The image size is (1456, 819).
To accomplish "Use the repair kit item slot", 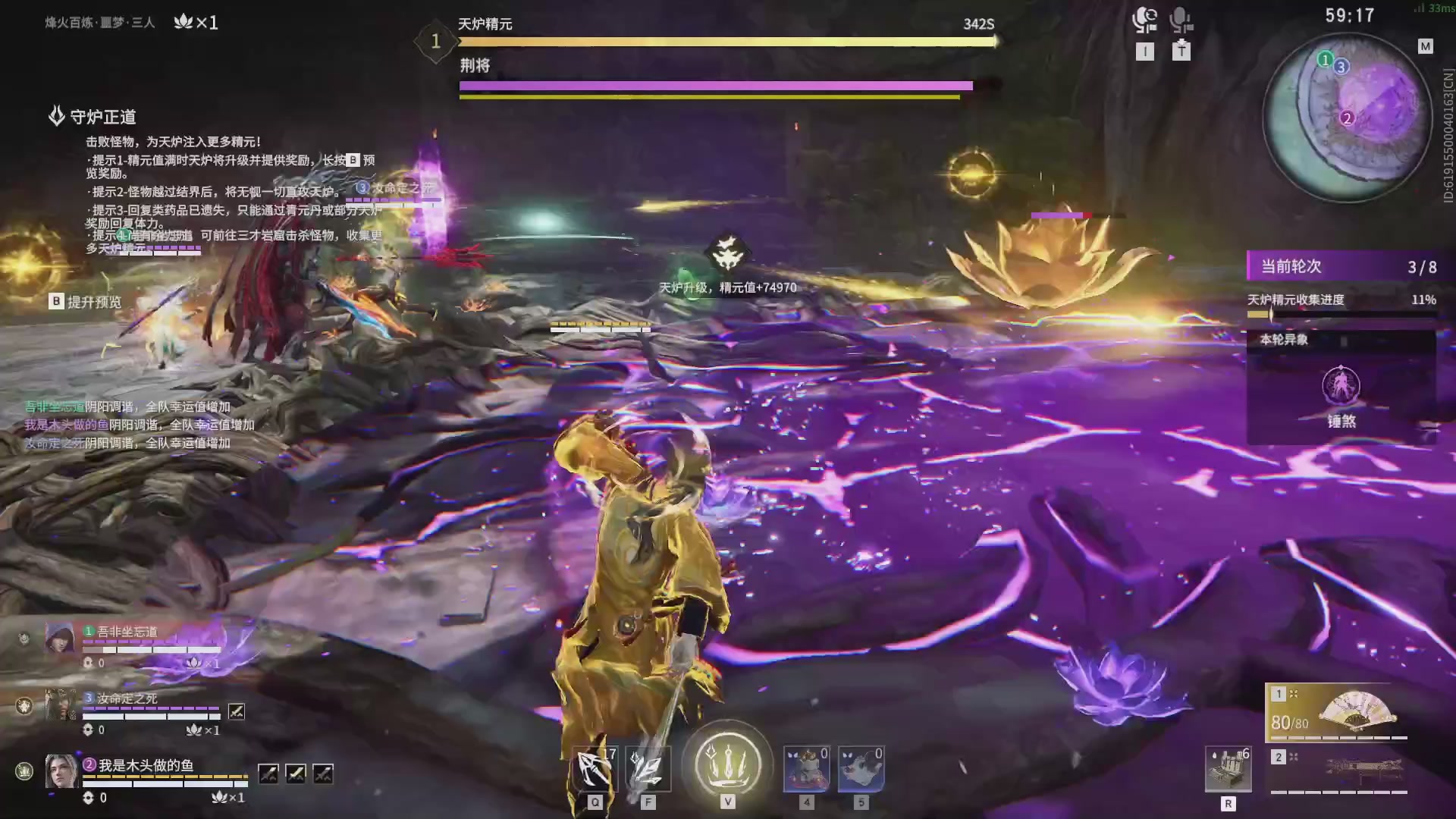I will click(1228, 770).
